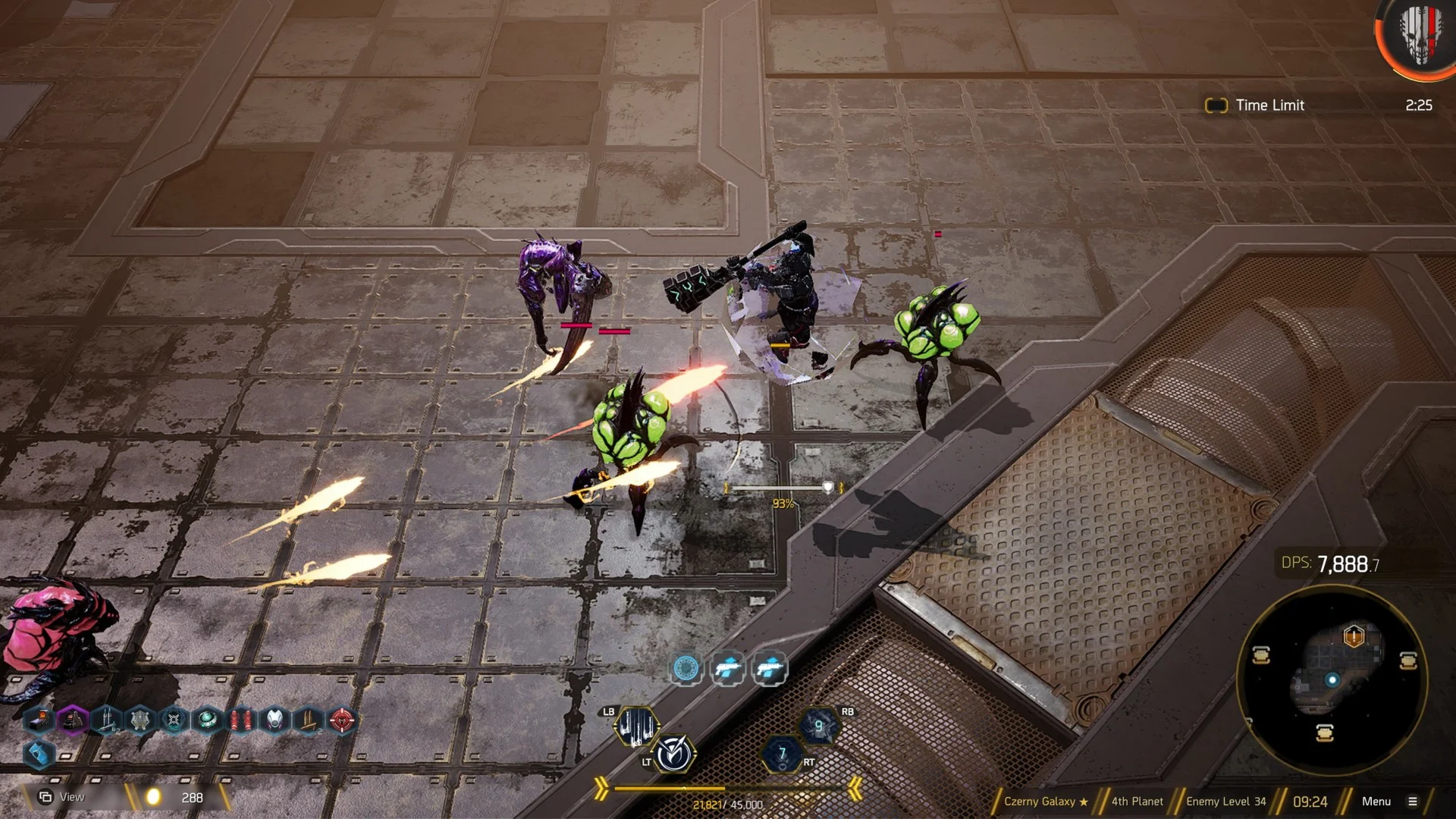This screenshot has height=819, width=1456.
Task: Click the blue circular gear buff icon
Action: coord(686,668)
